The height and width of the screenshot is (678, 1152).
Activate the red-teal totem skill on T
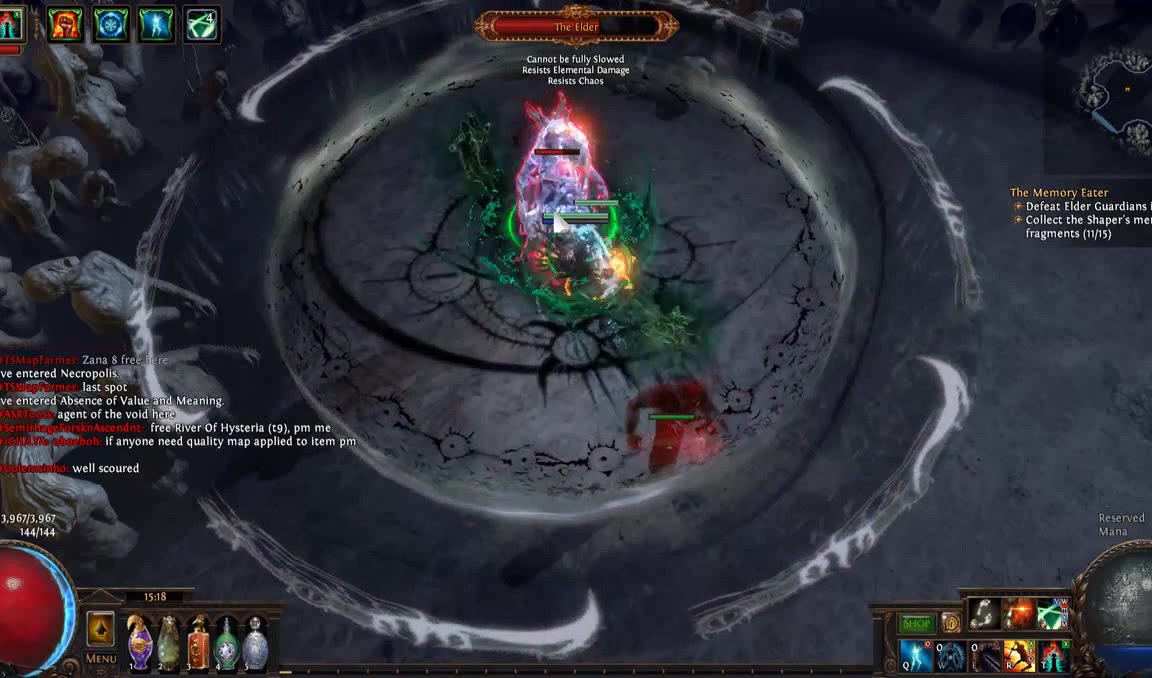(1053, 656)
